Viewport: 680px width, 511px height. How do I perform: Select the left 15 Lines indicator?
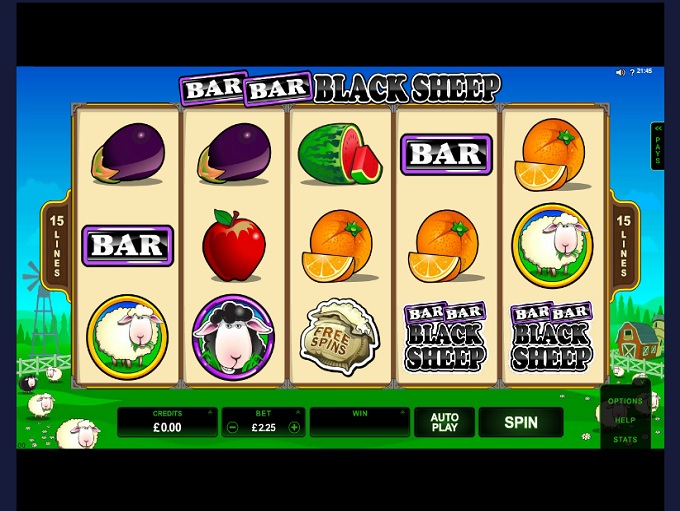56,245
